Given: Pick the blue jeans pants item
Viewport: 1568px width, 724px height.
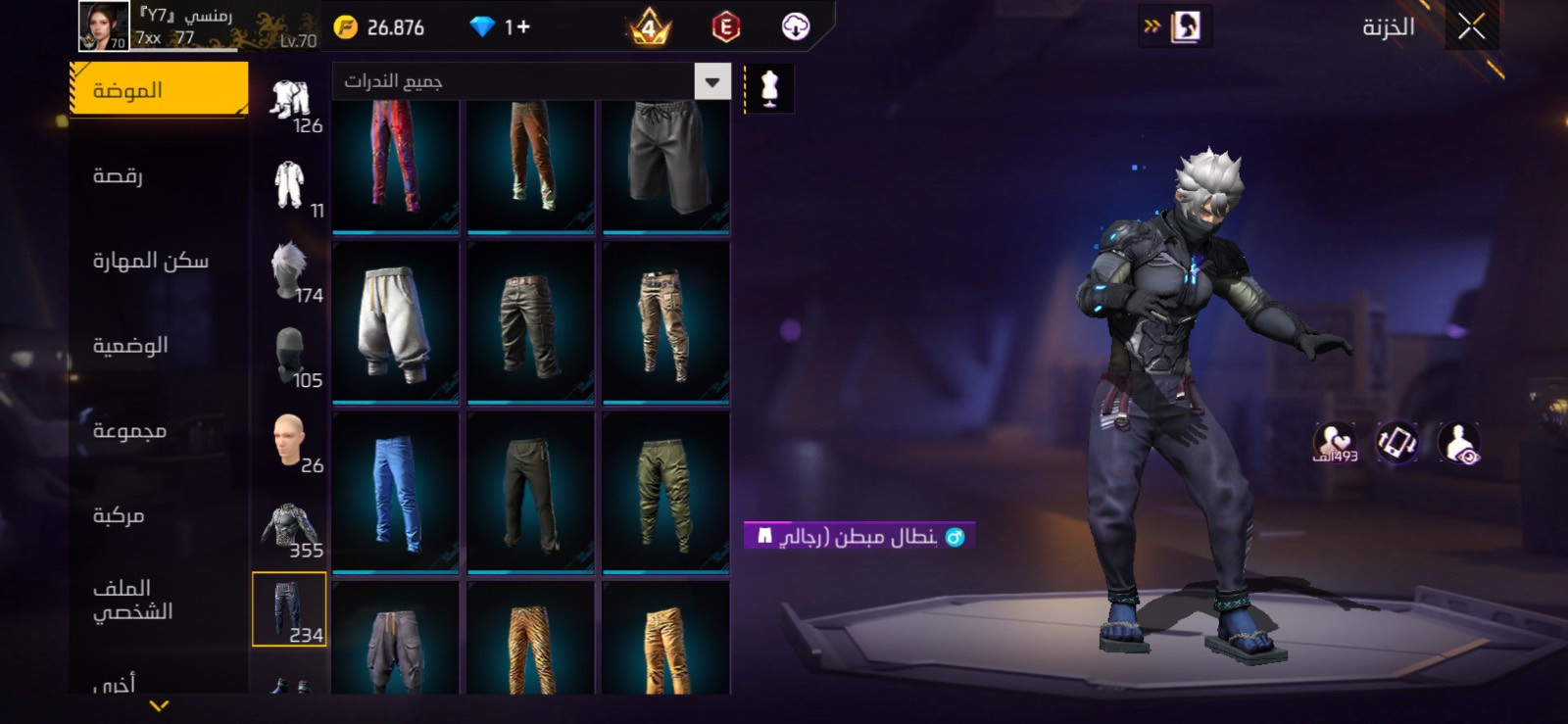Looking at the screenshot, I should [395, 492].
